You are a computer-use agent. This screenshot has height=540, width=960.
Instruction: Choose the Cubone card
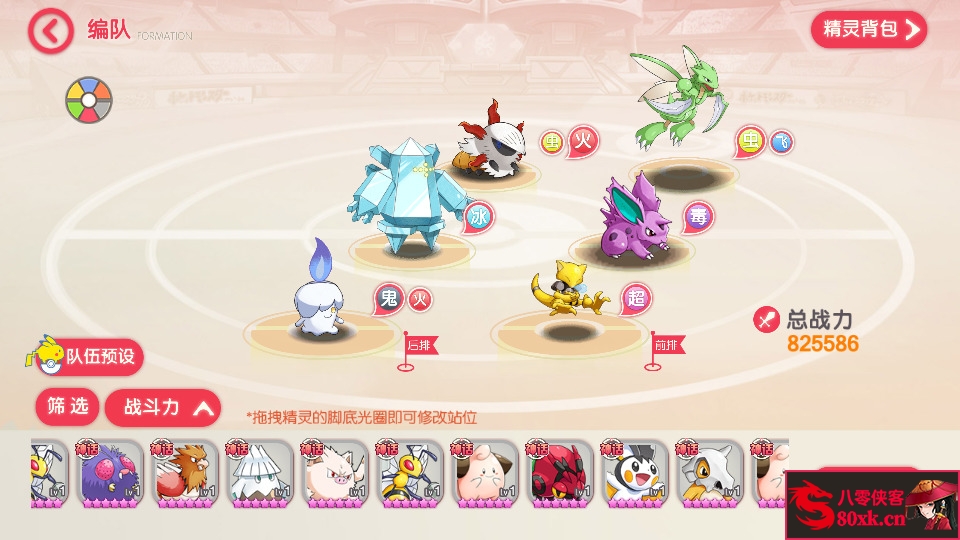point(709,473)
